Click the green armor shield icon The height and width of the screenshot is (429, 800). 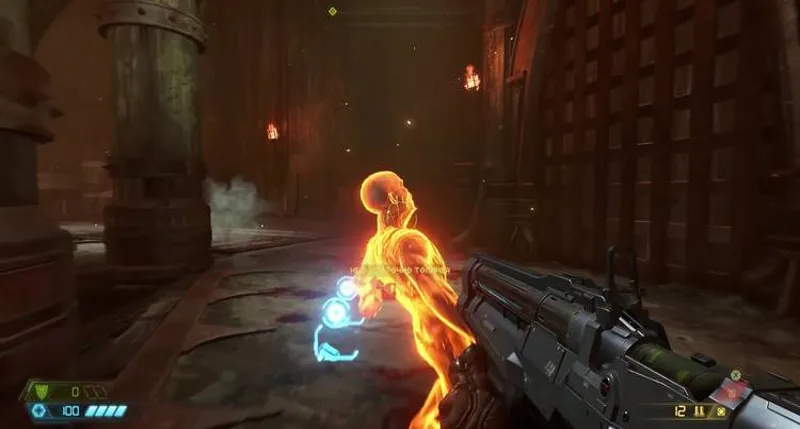point(39,392)
